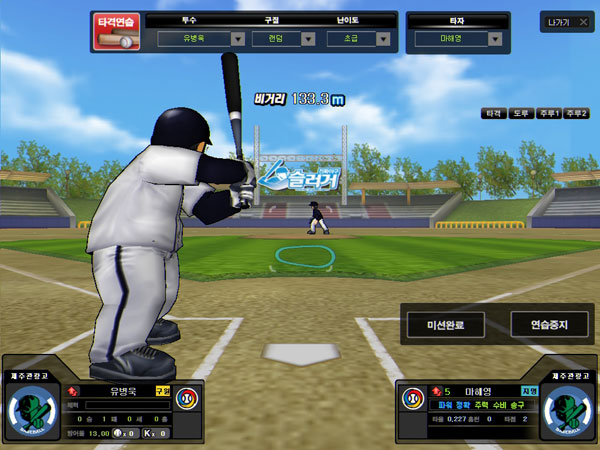Select the 주루2 button
The width and height of the screenshot is (600, 450).
click(577, 114)
